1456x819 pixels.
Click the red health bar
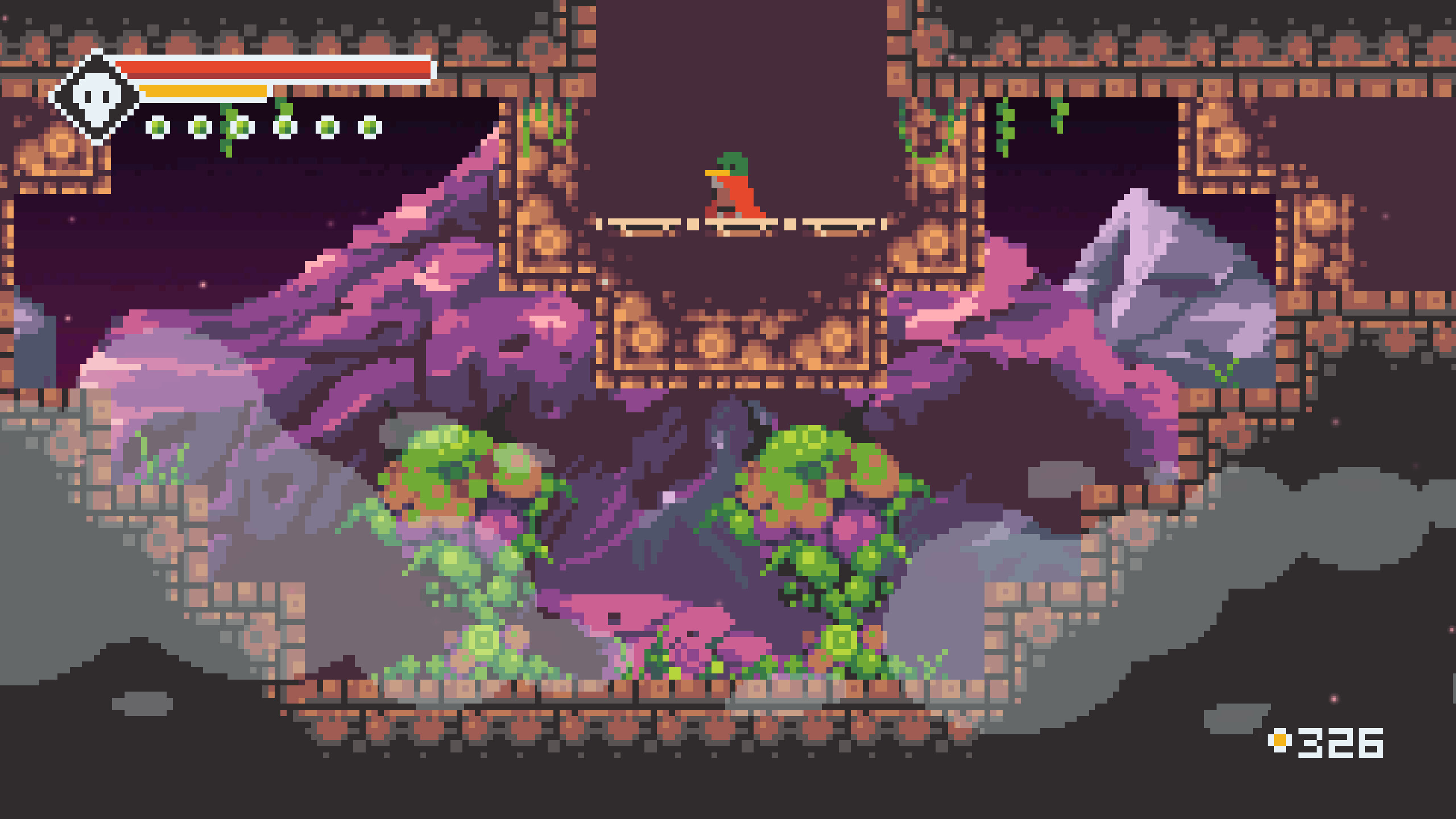tap(273, 69)
